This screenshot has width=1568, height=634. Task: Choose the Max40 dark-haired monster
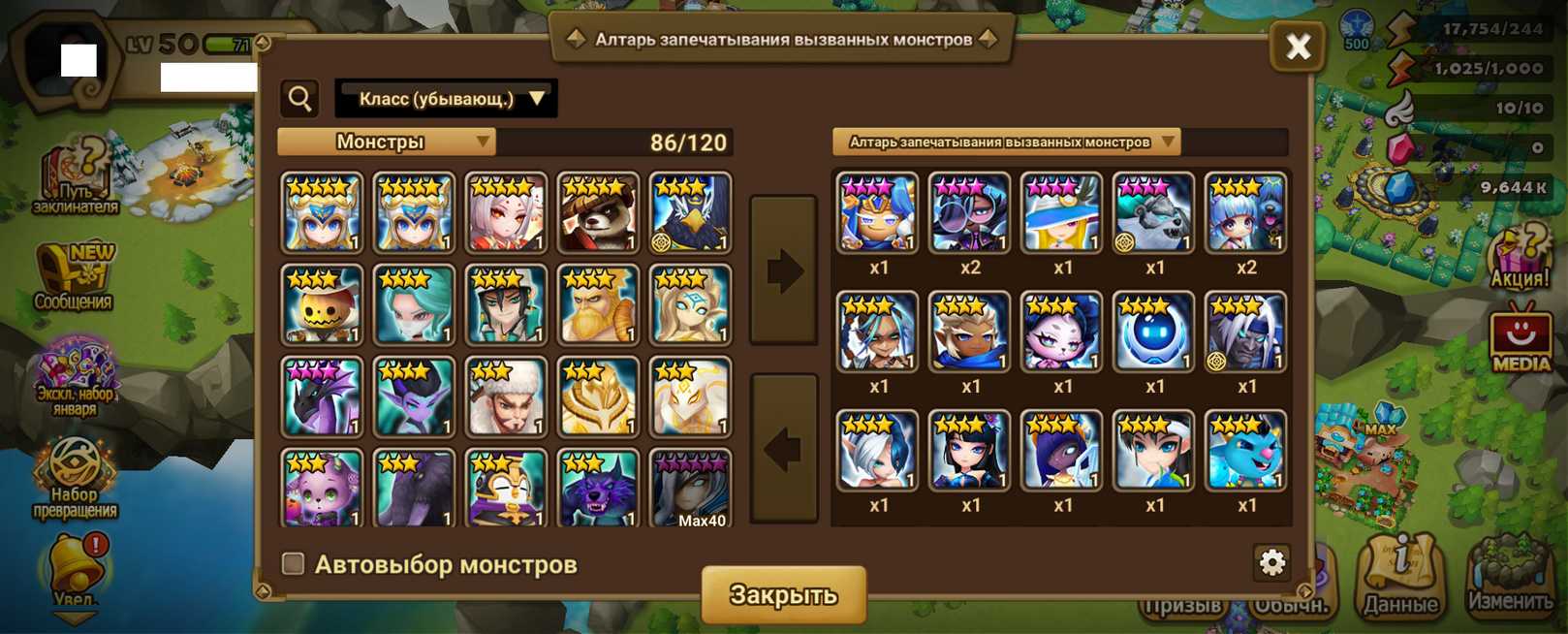click(690, 488)
